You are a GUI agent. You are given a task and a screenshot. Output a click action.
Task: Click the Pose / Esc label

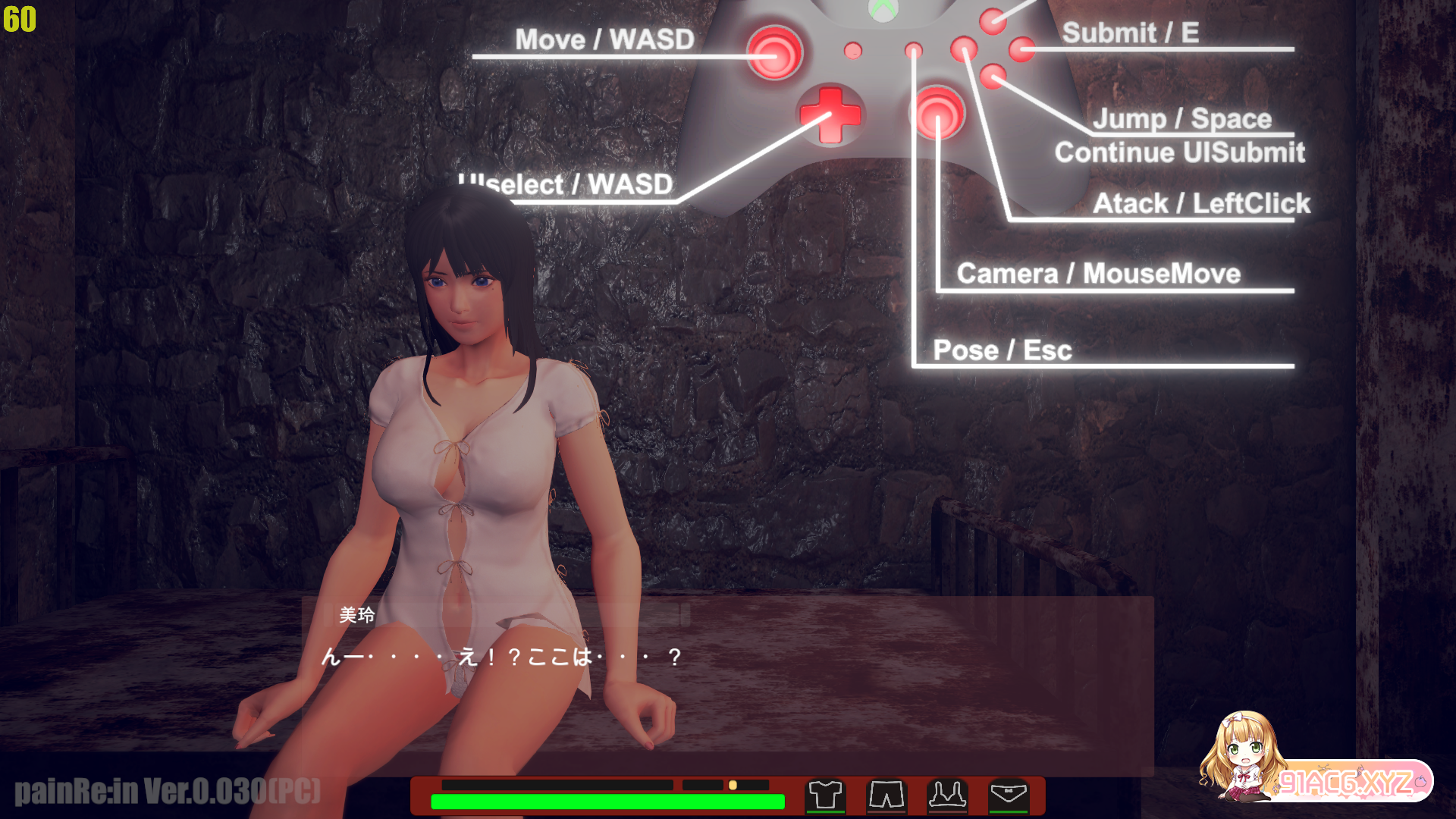[1003, 350]
